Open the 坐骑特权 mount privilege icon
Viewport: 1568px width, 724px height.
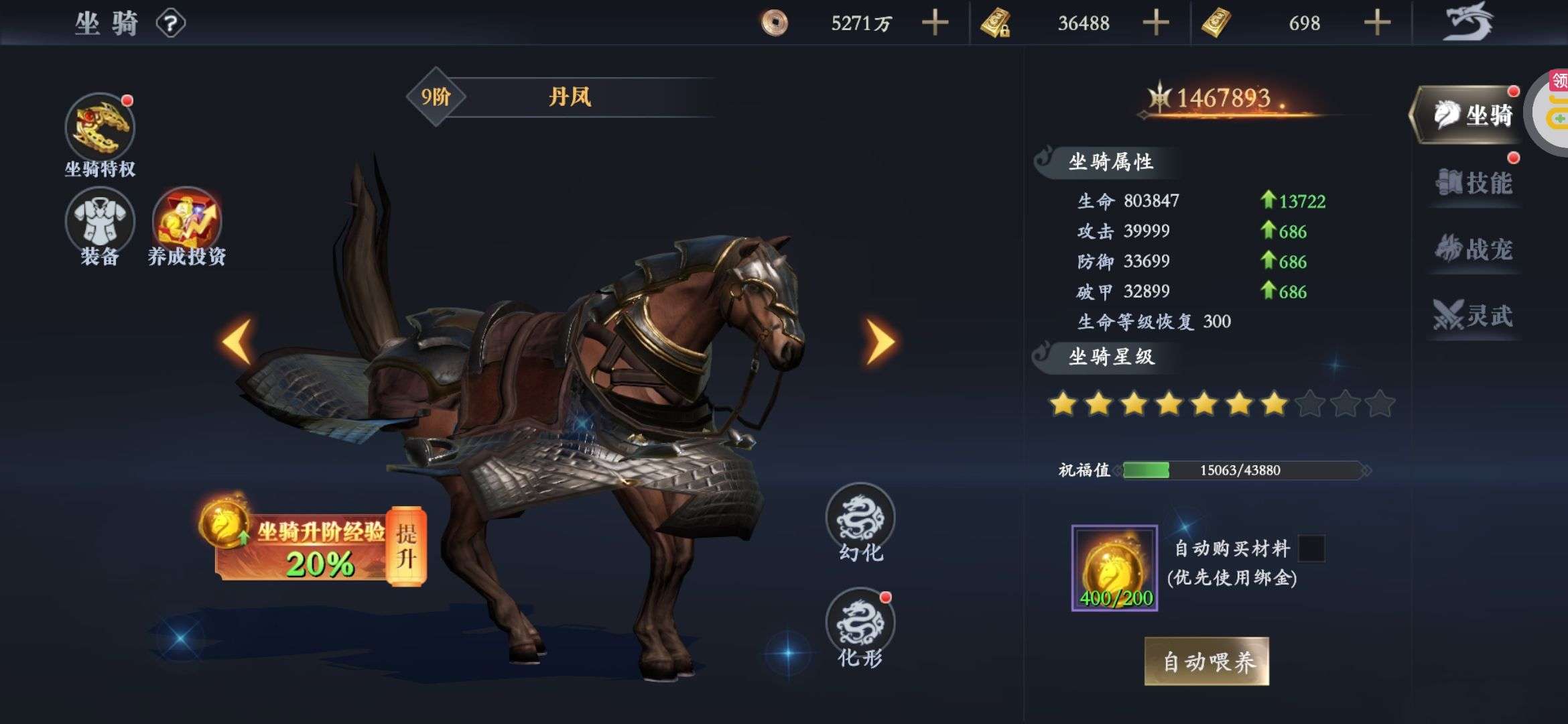100,127
